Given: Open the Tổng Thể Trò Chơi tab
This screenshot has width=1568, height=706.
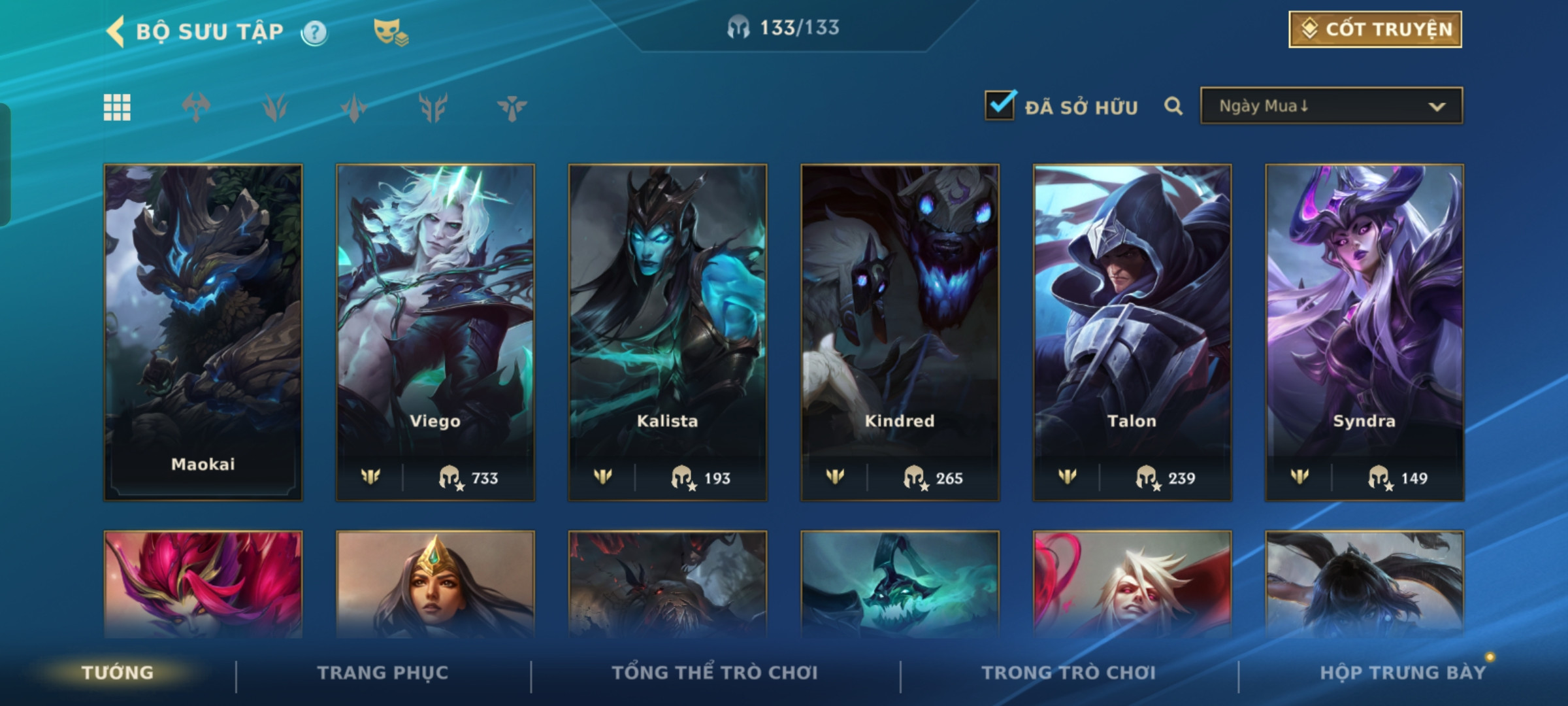Looking at the screenshot, I should pos(715,673).
